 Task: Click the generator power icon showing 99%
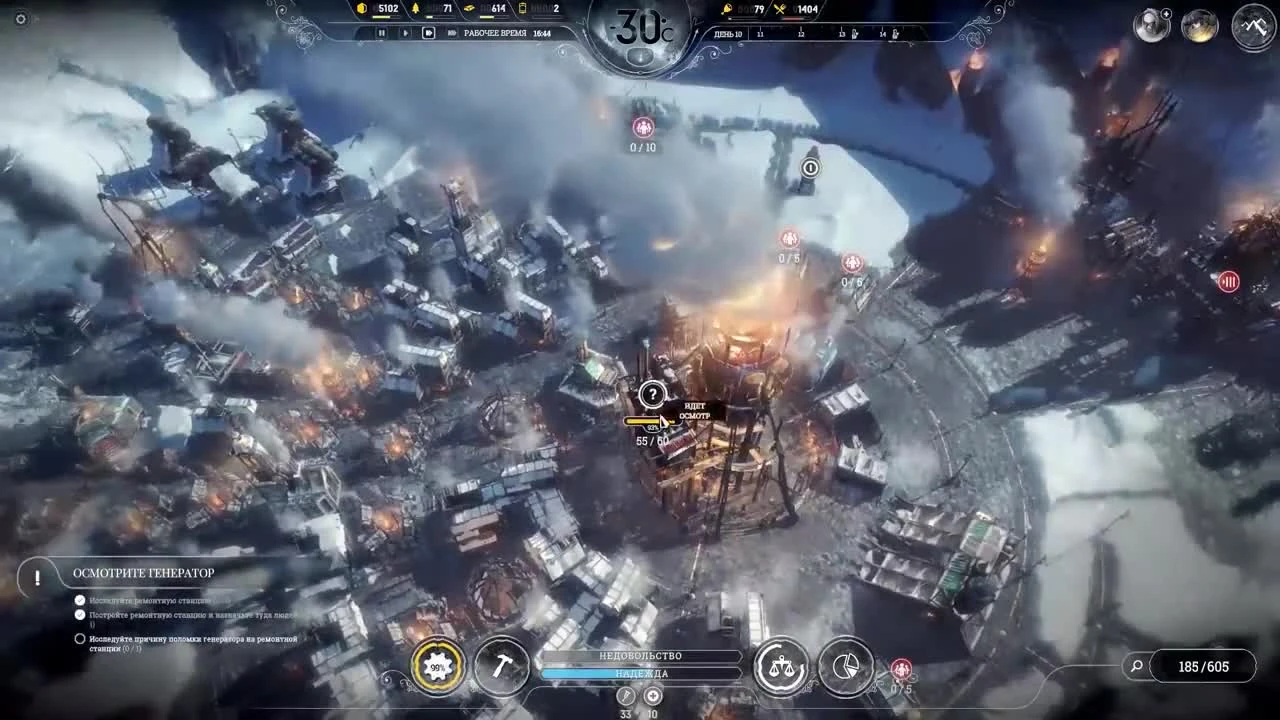436,665
